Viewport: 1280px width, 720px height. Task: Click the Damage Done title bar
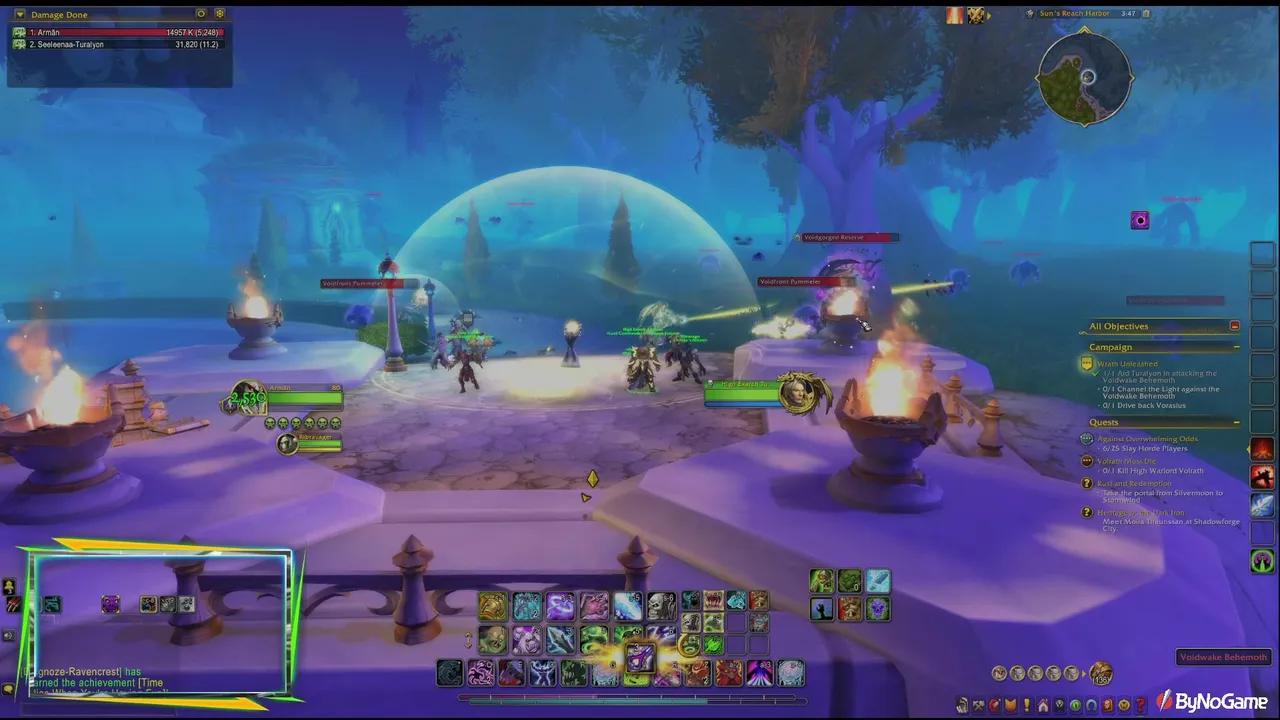click(x=112, y=14)
